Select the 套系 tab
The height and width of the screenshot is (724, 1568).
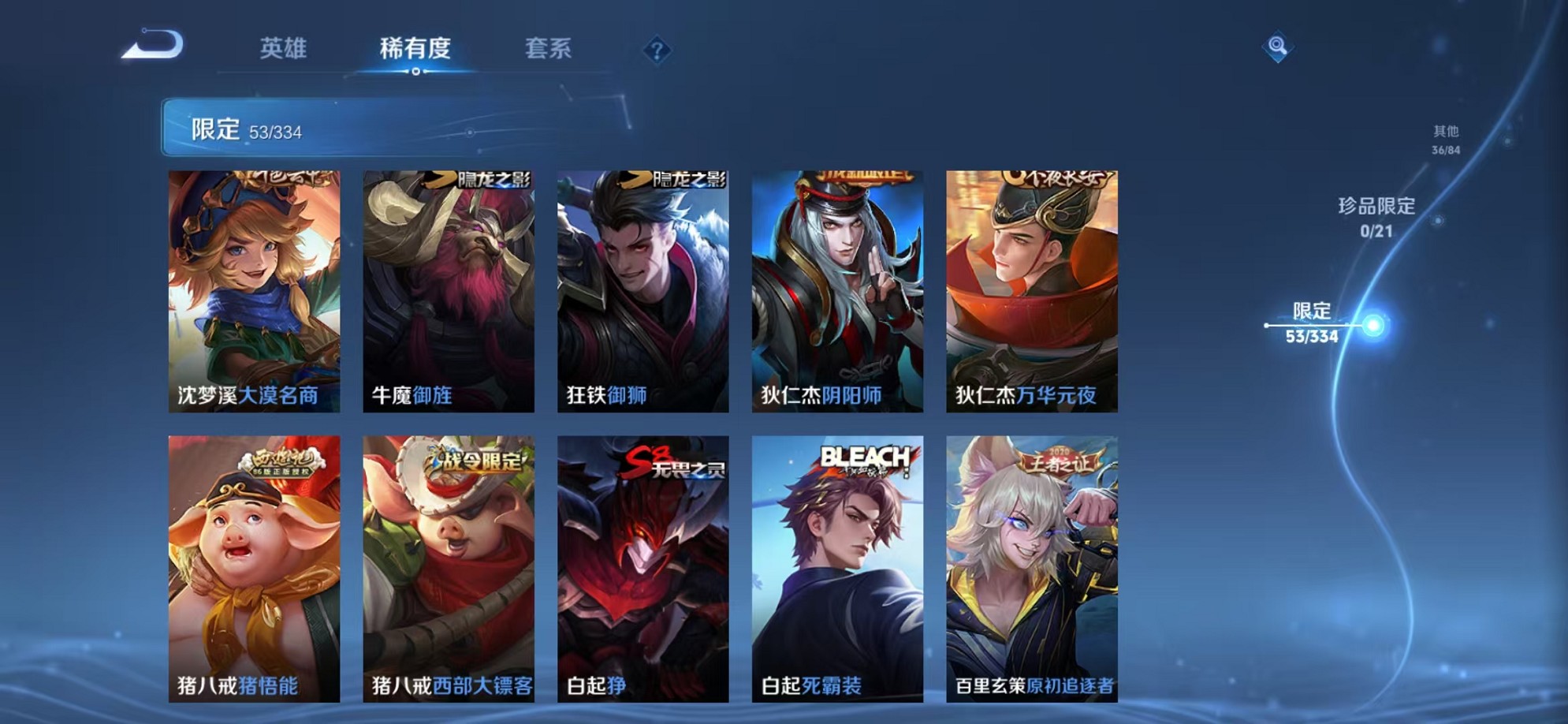[x=549, y=49]
